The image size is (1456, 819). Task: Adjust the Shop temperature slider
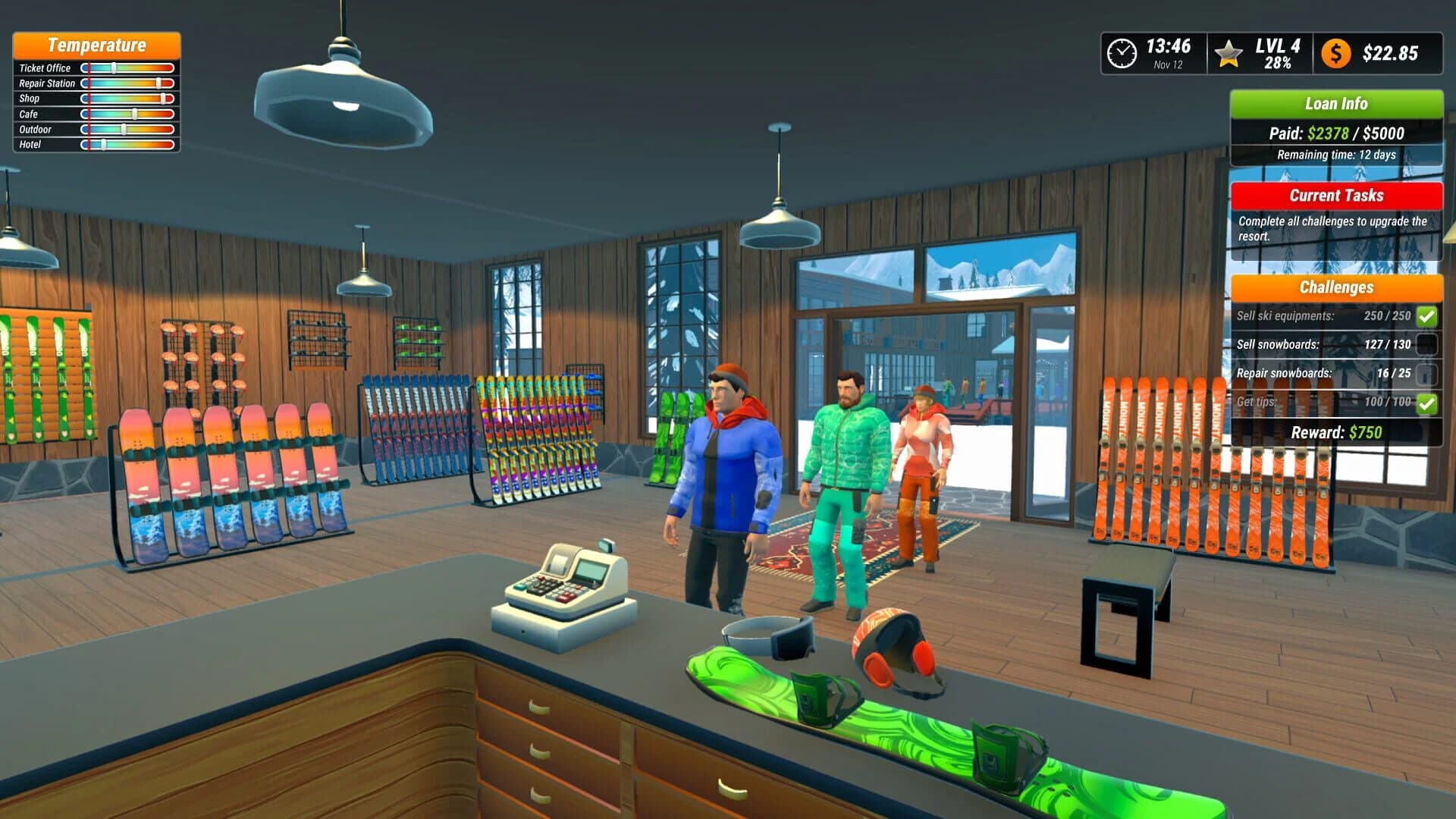(162, 99)
